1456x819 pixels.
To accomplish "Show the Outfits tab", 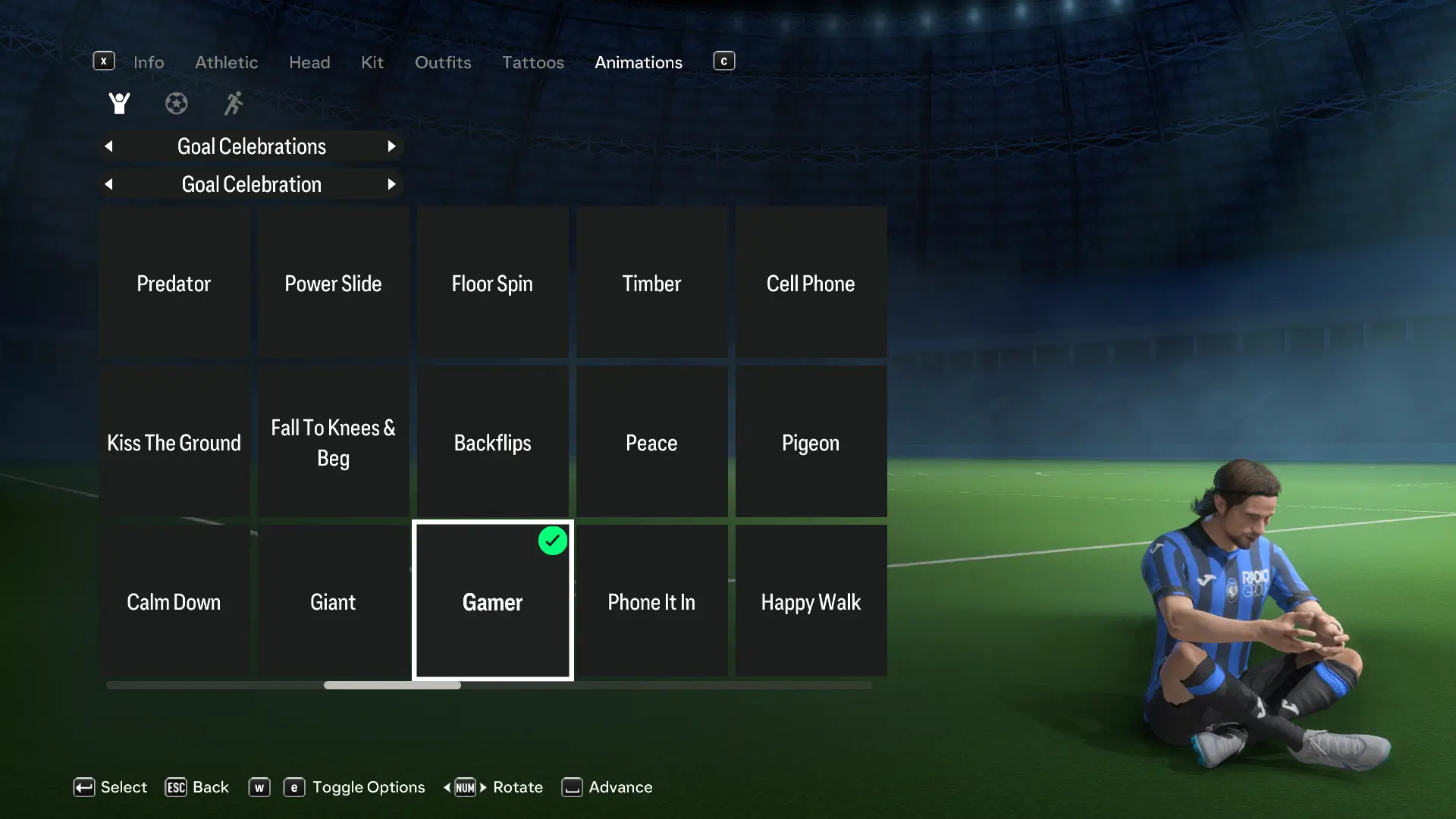I will tap(443, 62).
